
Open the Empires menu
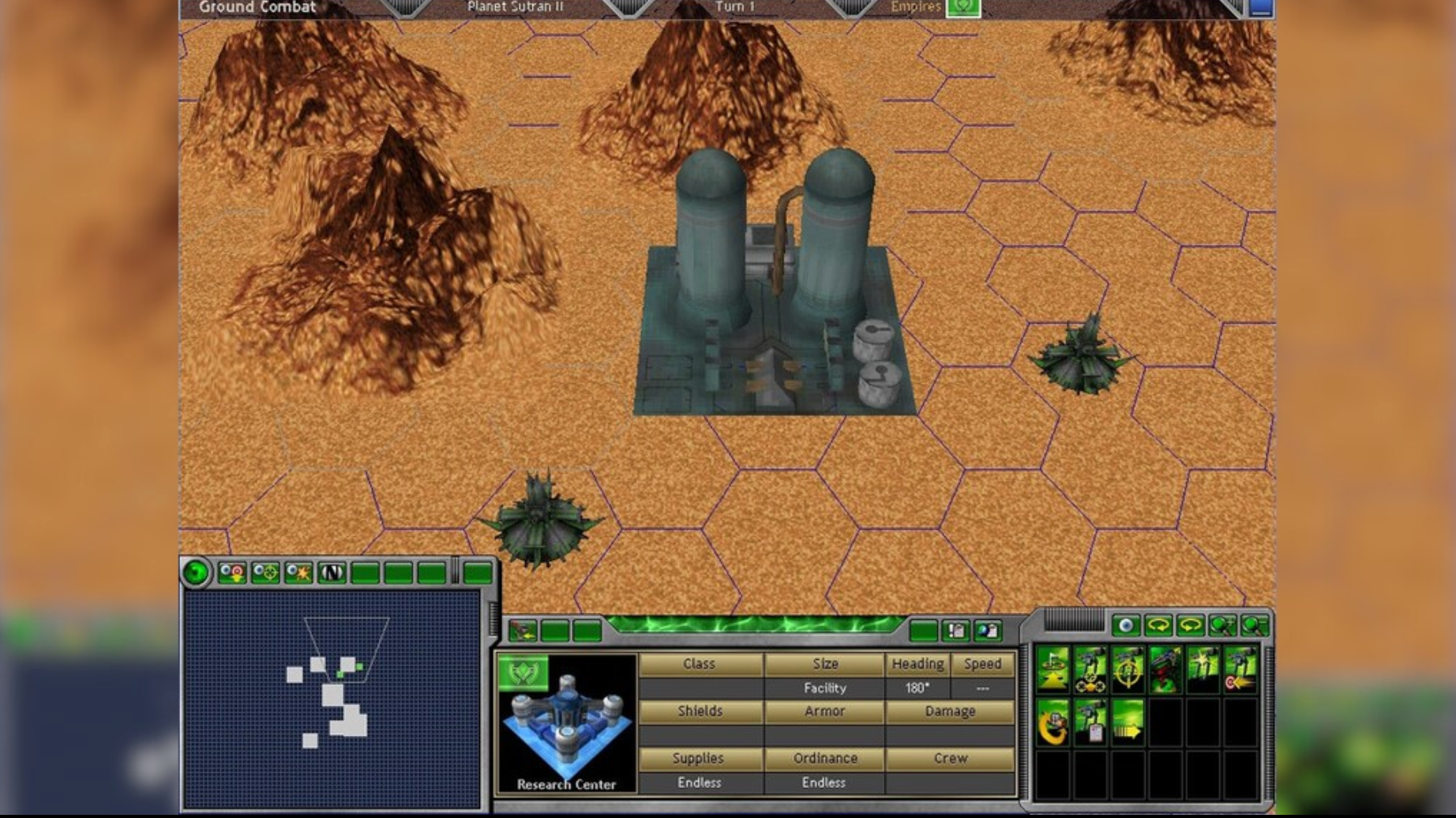click(965, 7)
